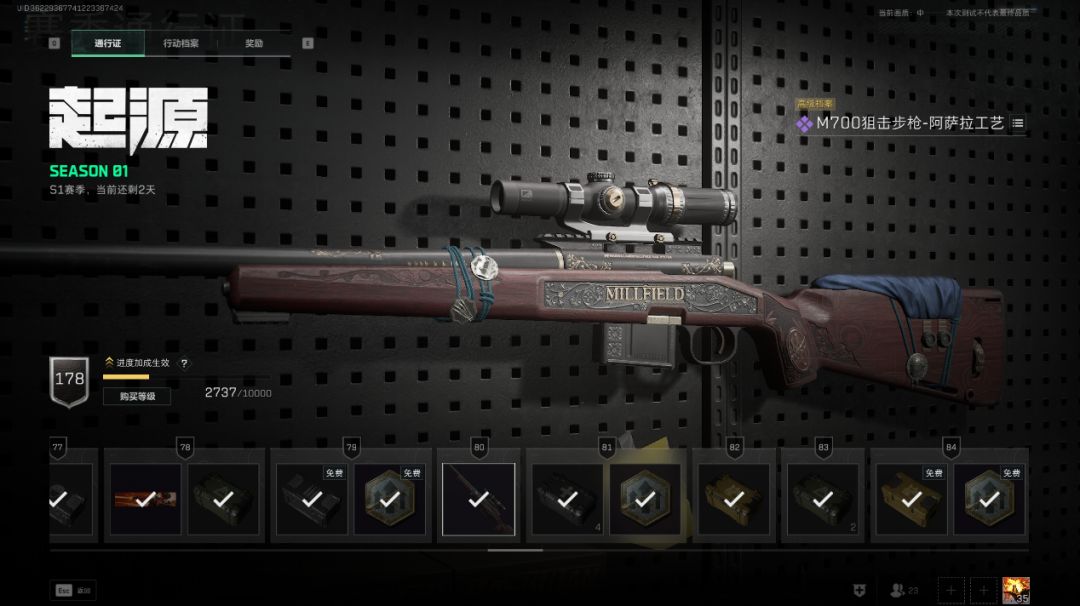Open the friends list icon
Image resolution: width=1080 pixels, height=606 pixels.
904,591
